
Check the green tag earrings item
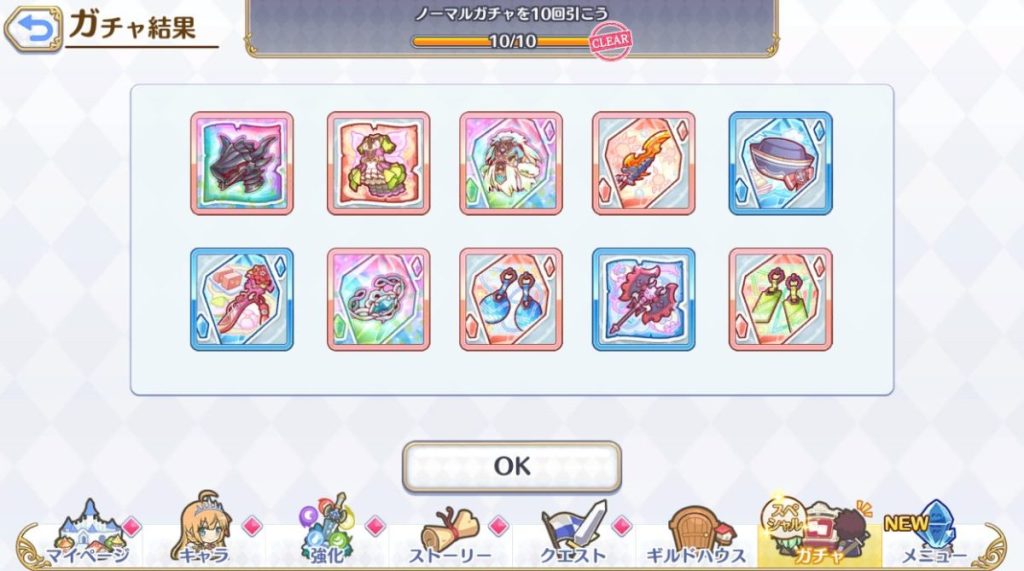click(780, 299)
